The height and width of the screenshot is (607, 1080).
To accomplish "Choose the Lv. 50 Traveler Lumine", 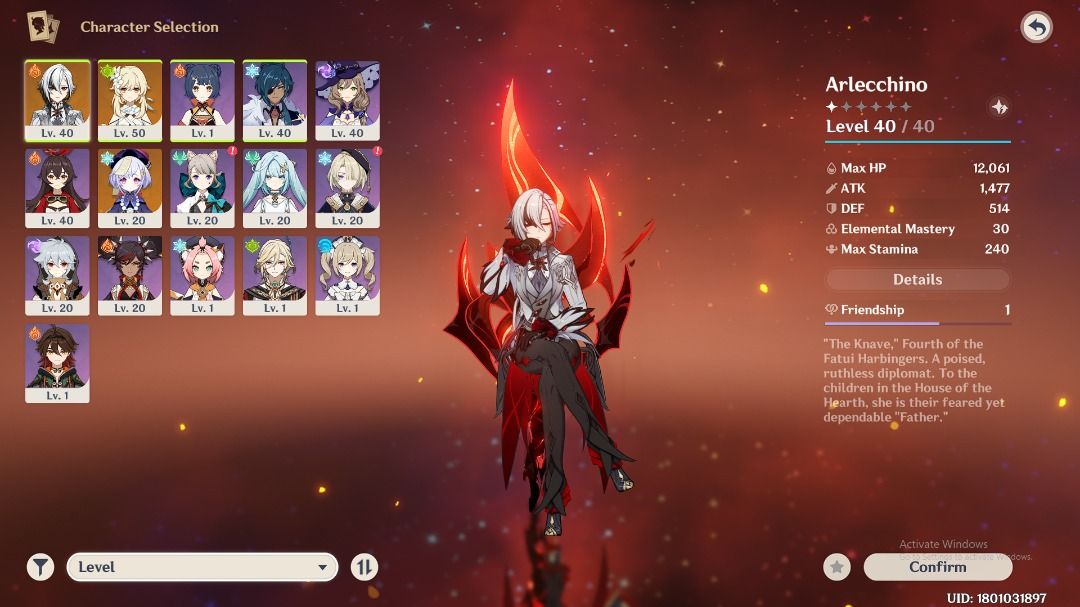I will point(130,100).
